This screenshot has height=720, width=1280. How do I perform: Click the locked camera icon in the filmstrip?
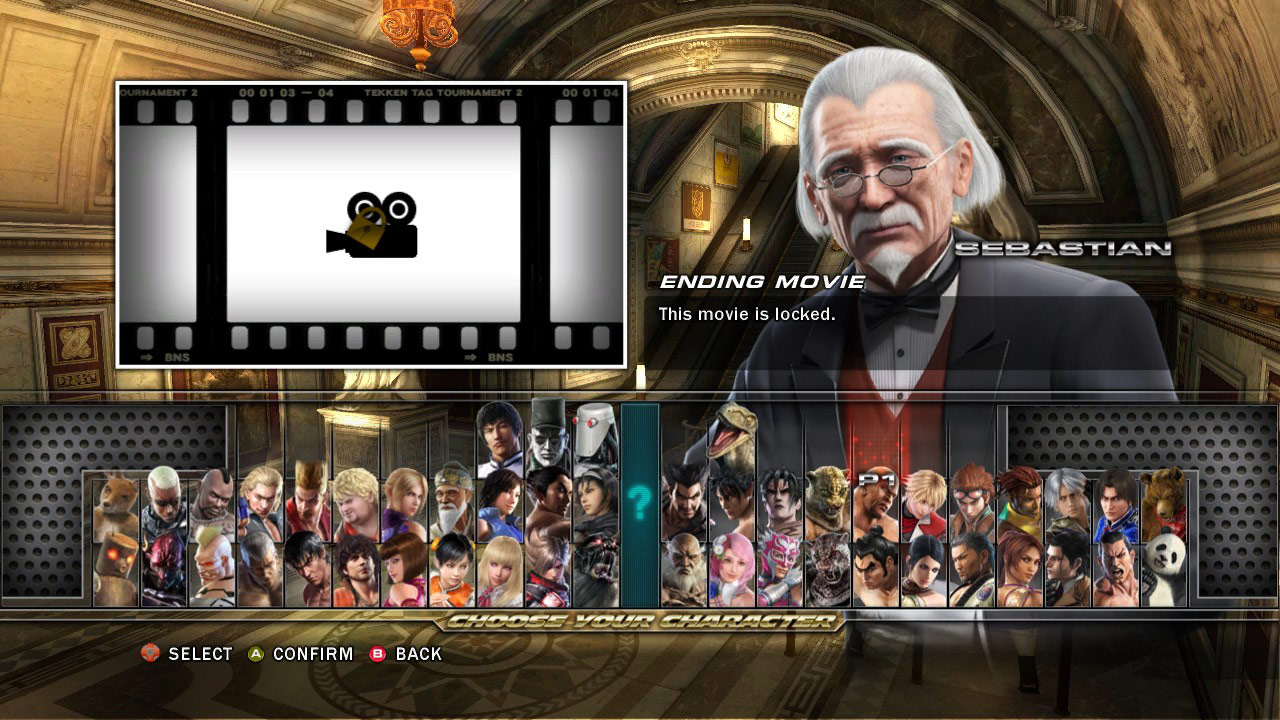[371, 224]
